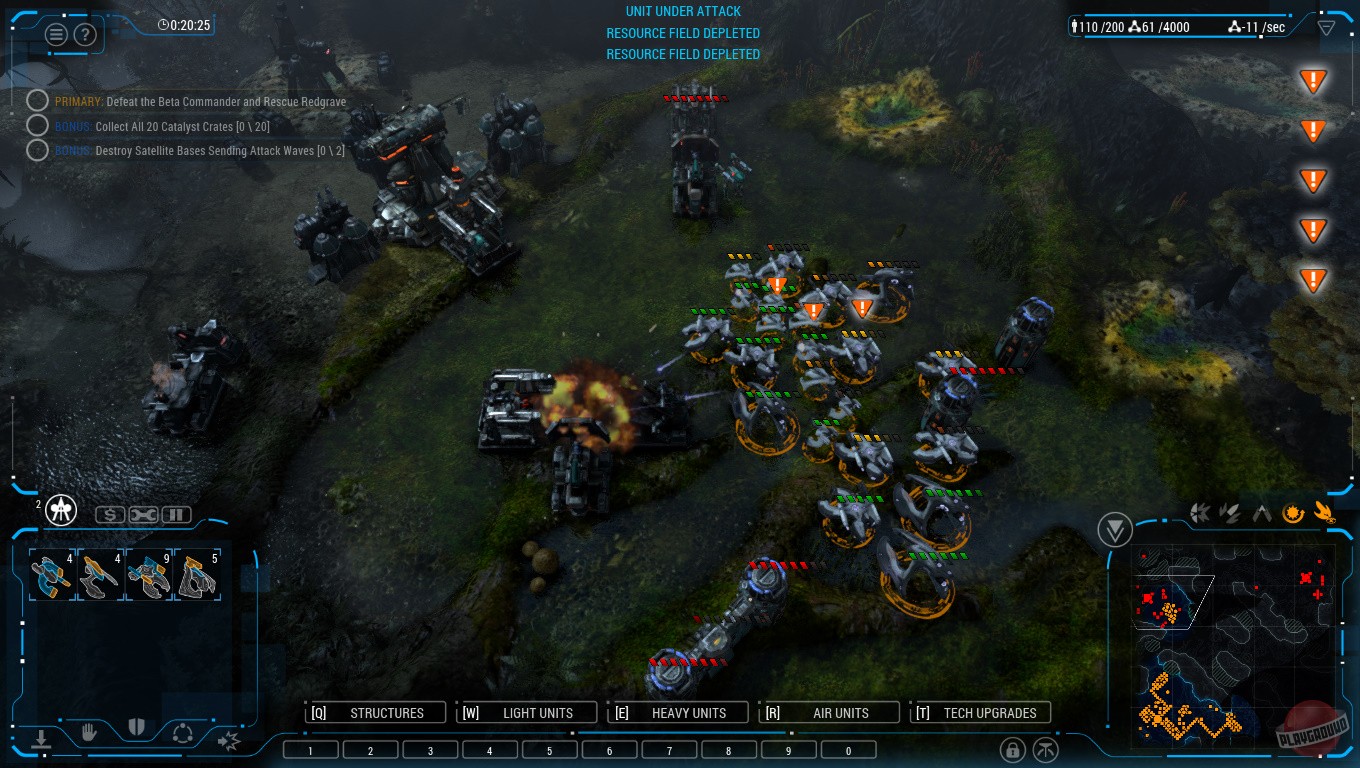
Task: Open the in-game hamburger menu
Action: pyautogui.click(x=57, y=33)
